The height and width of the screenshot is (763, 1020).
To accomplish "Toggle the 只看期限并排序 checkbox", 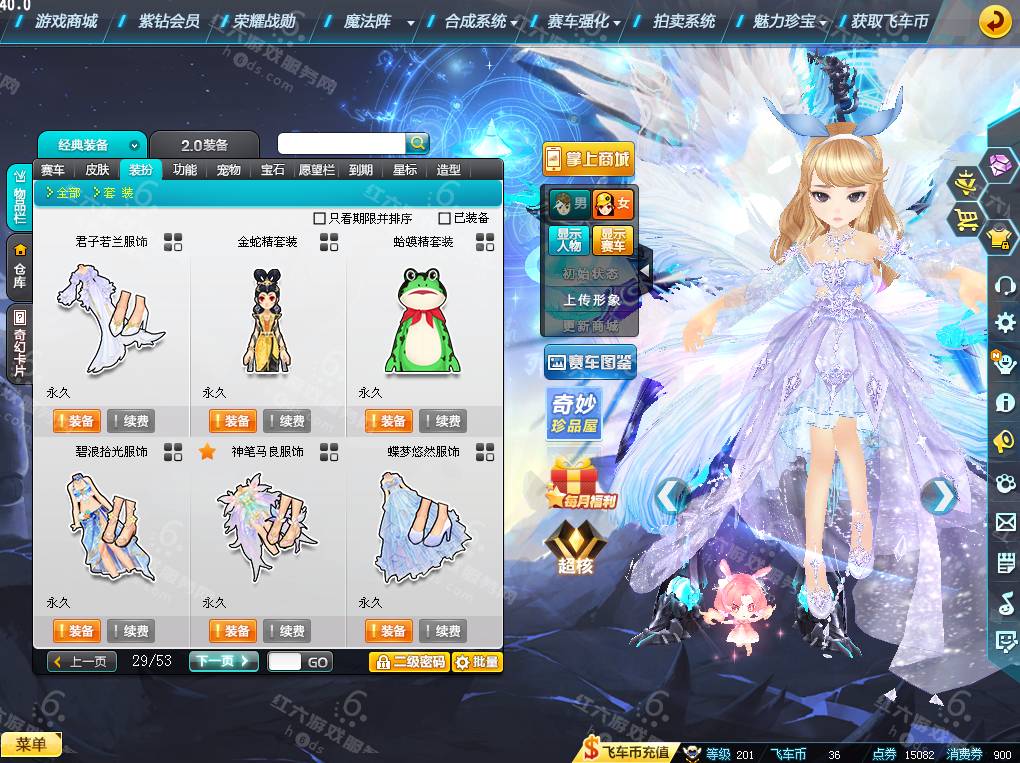I will click(x=320, y=218).
